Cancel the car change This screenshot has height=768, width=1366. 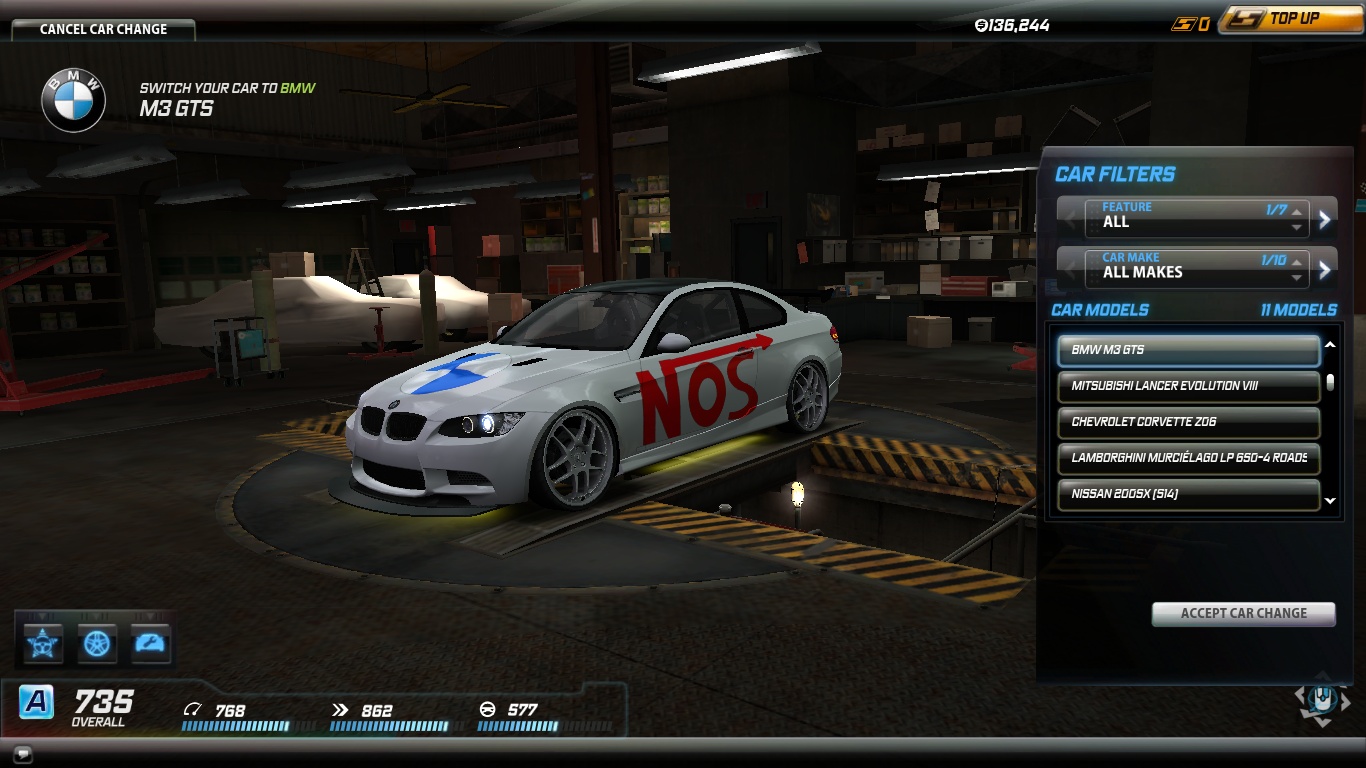point(103,29)
